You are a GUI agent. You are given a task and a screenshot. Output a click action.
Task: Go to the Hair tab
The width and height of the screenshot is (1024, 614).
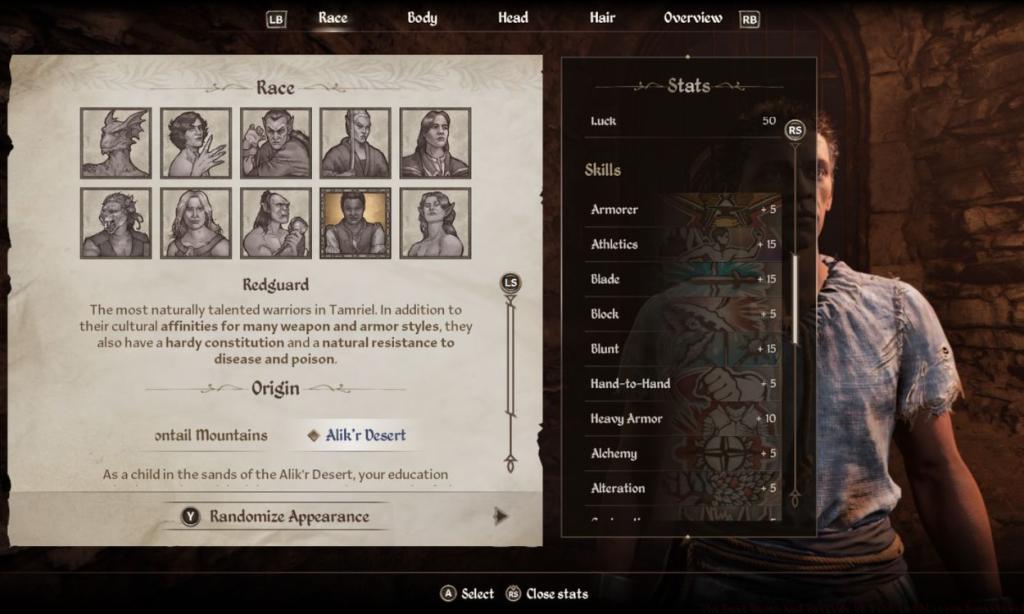pos(602,18)
